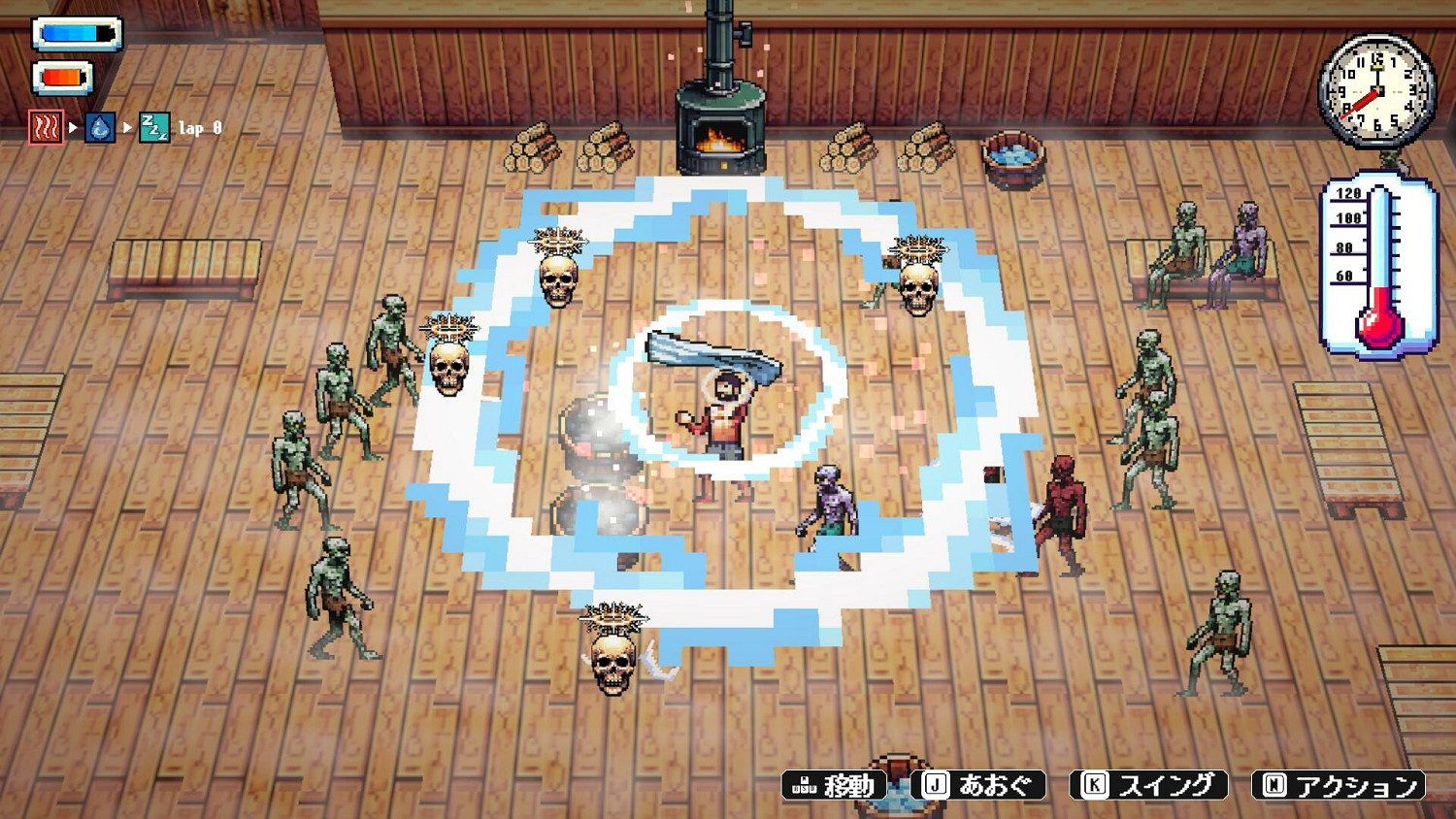Click the D-pad icon beside 移動
Screen dimensions: 1456x819
click(x=803, y=784)
